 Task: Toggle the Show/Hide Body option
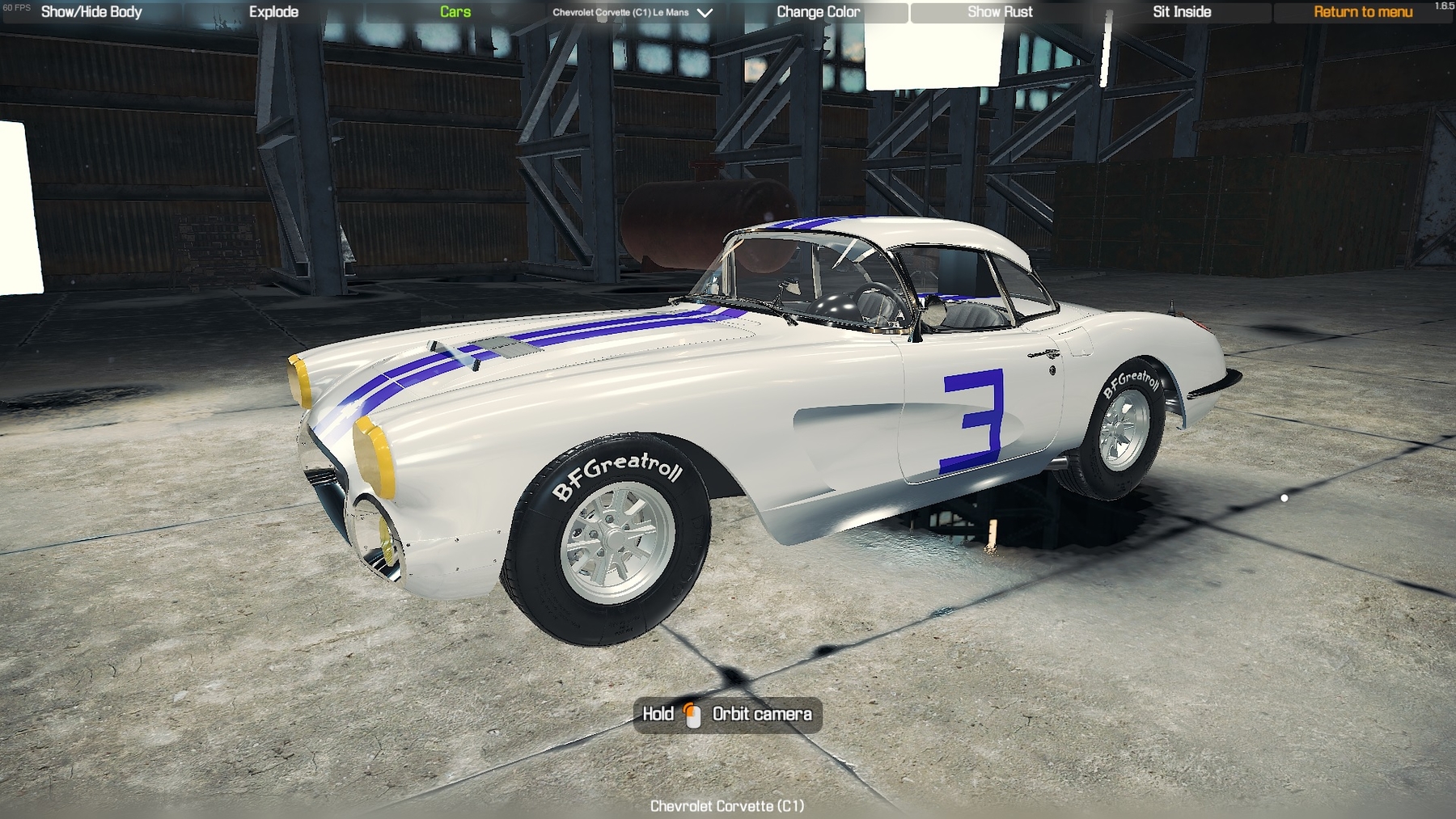pyautogui.click(x=91, y=12)
